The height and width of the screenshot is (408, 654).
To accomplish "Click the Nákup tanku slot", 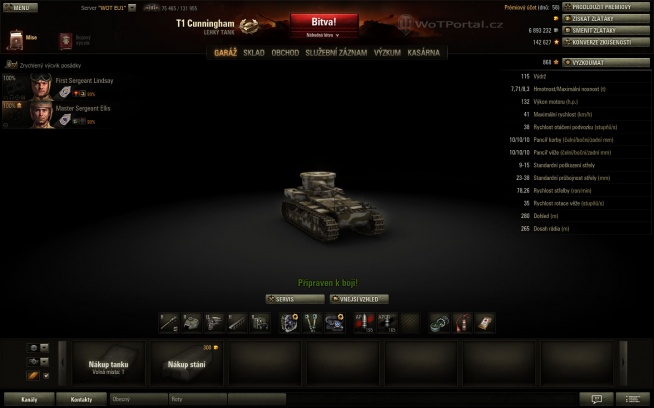I will (x=108, y=365).
